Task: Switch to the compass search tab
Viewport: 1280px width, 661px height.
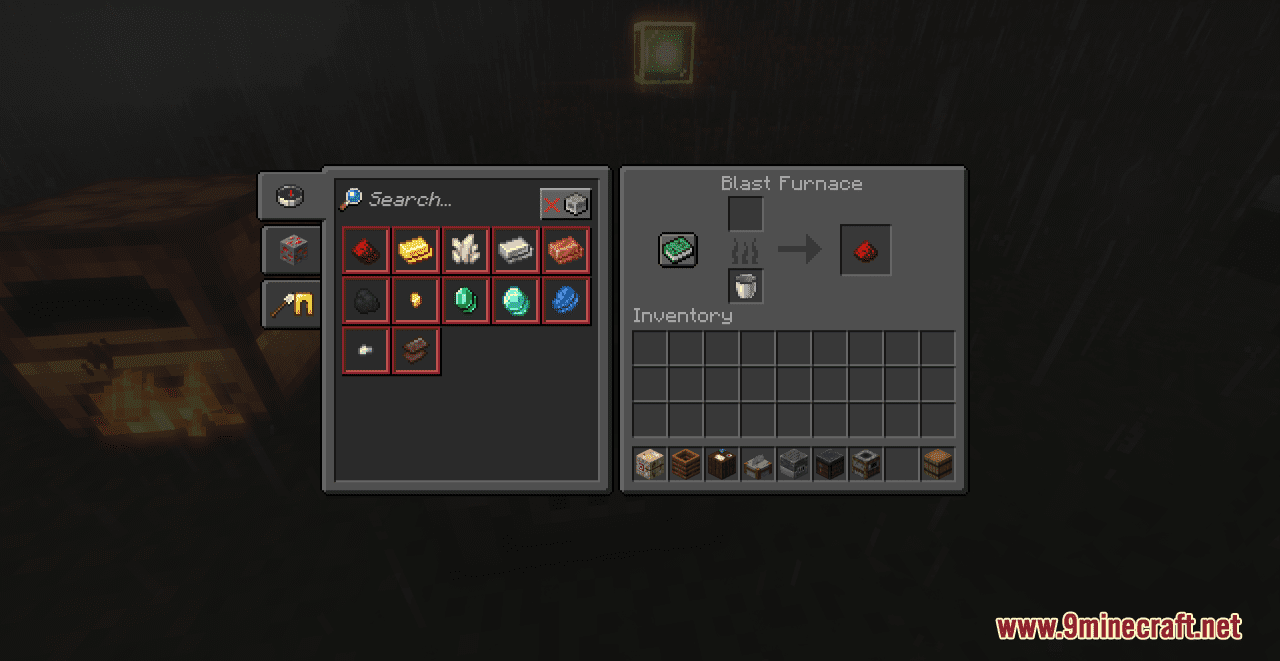Action: [x=290, y=195]
